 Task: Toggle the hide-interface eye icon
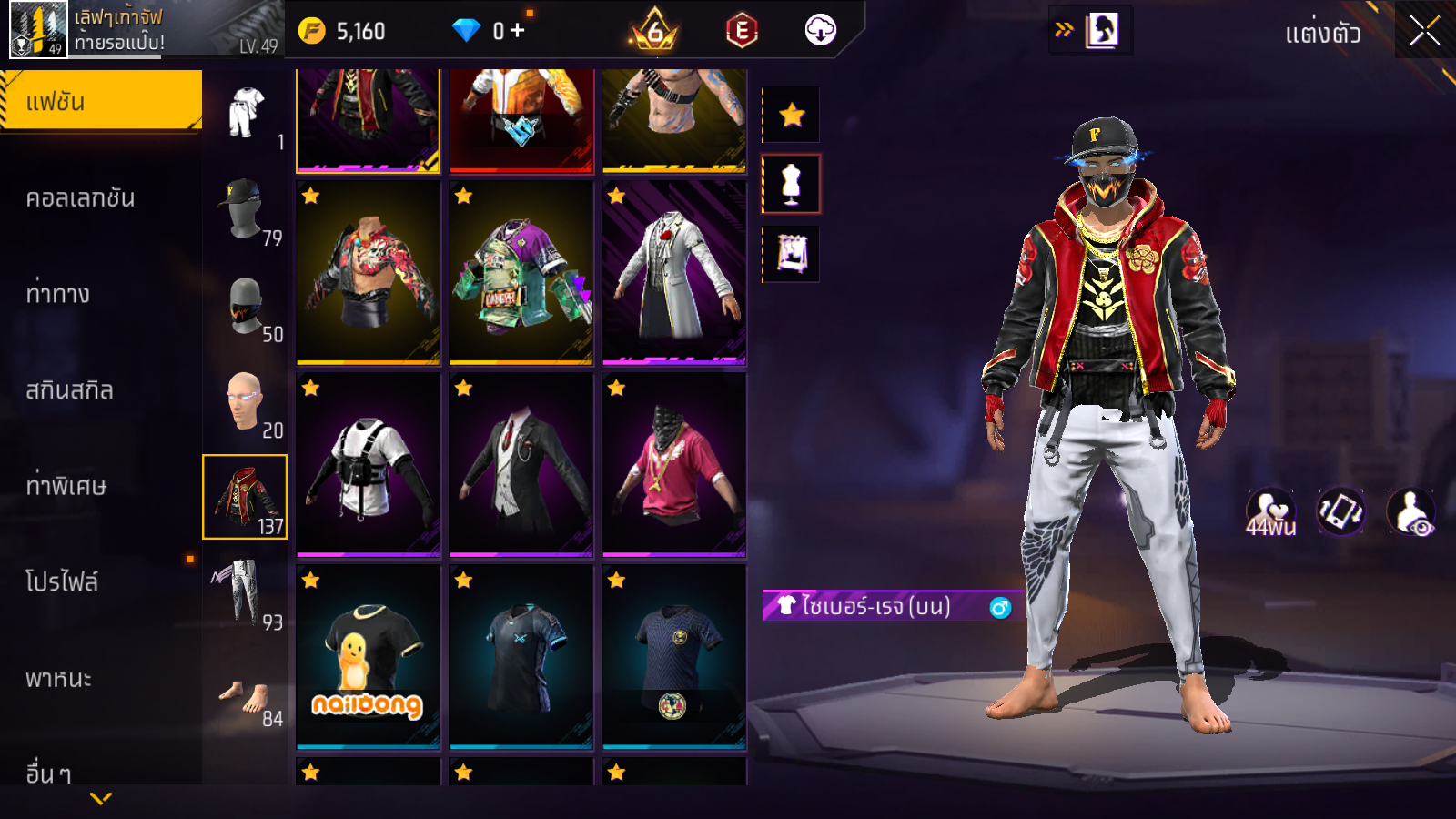tap(1411, 512)
